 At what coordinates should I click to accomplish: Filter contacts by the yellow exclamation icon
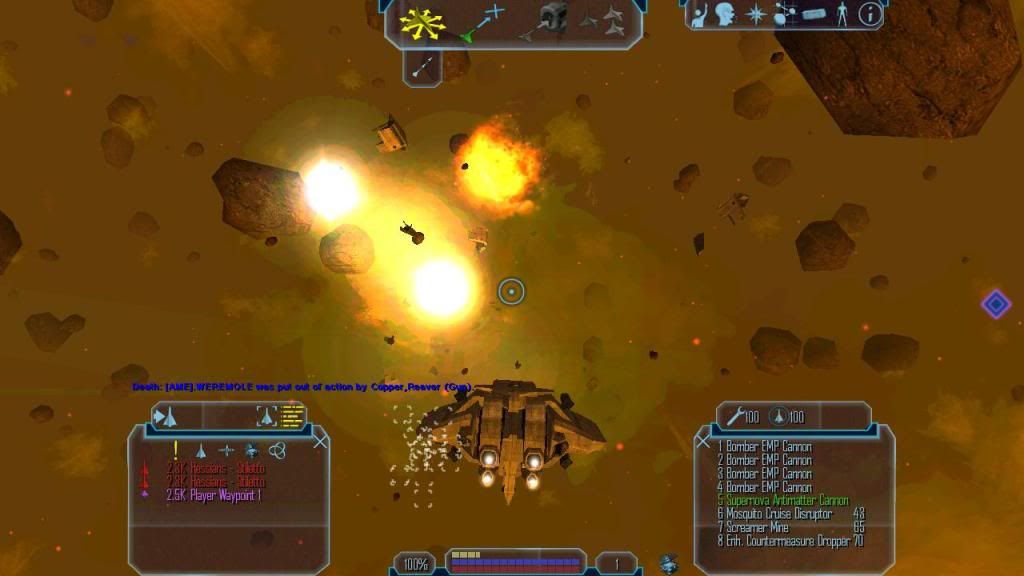(176, 450)
